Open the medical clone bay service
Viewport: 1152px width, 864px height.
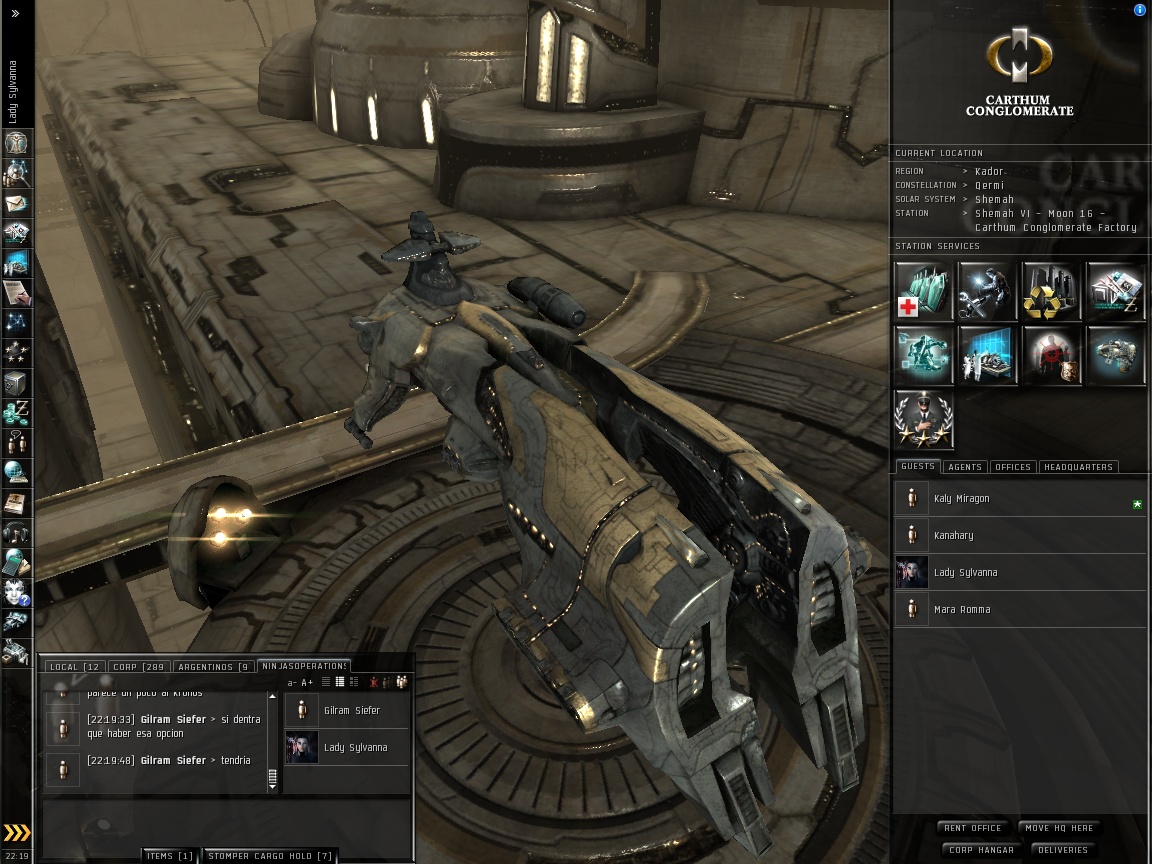(x=923, y=291)
